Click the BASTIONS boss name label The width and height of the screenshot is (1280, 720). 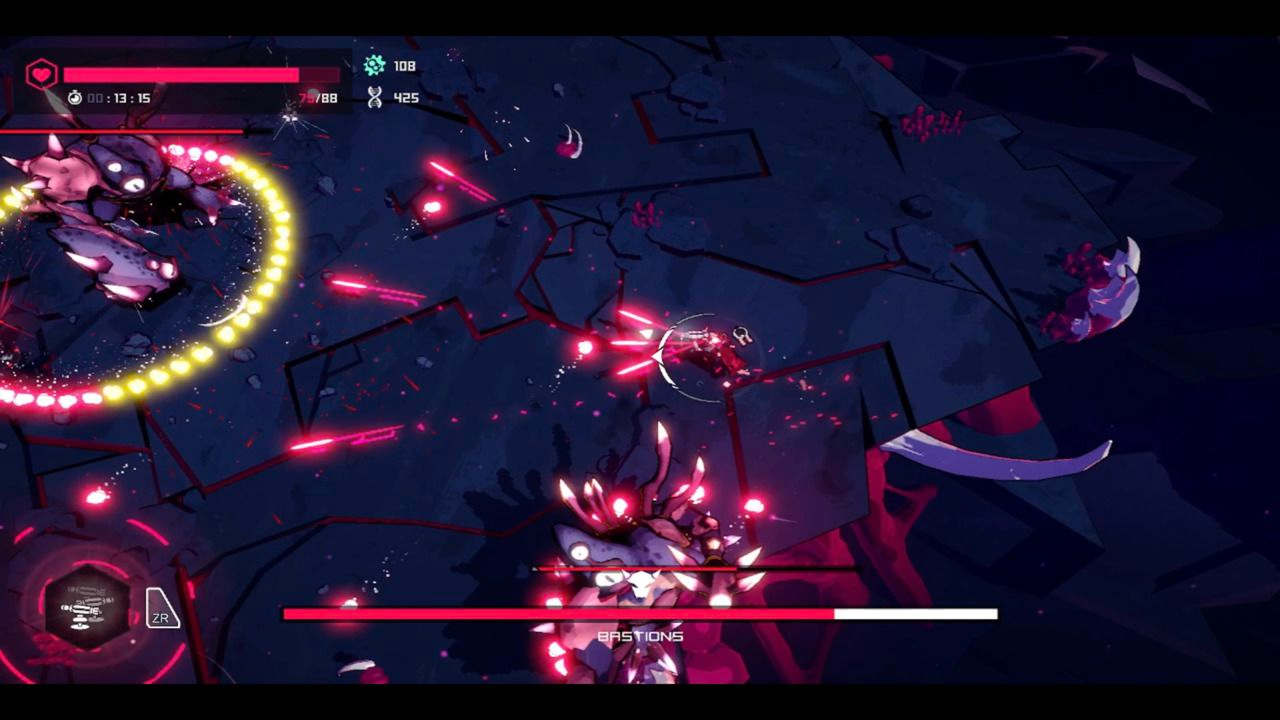pyautogui.click(x=640, y=634)
